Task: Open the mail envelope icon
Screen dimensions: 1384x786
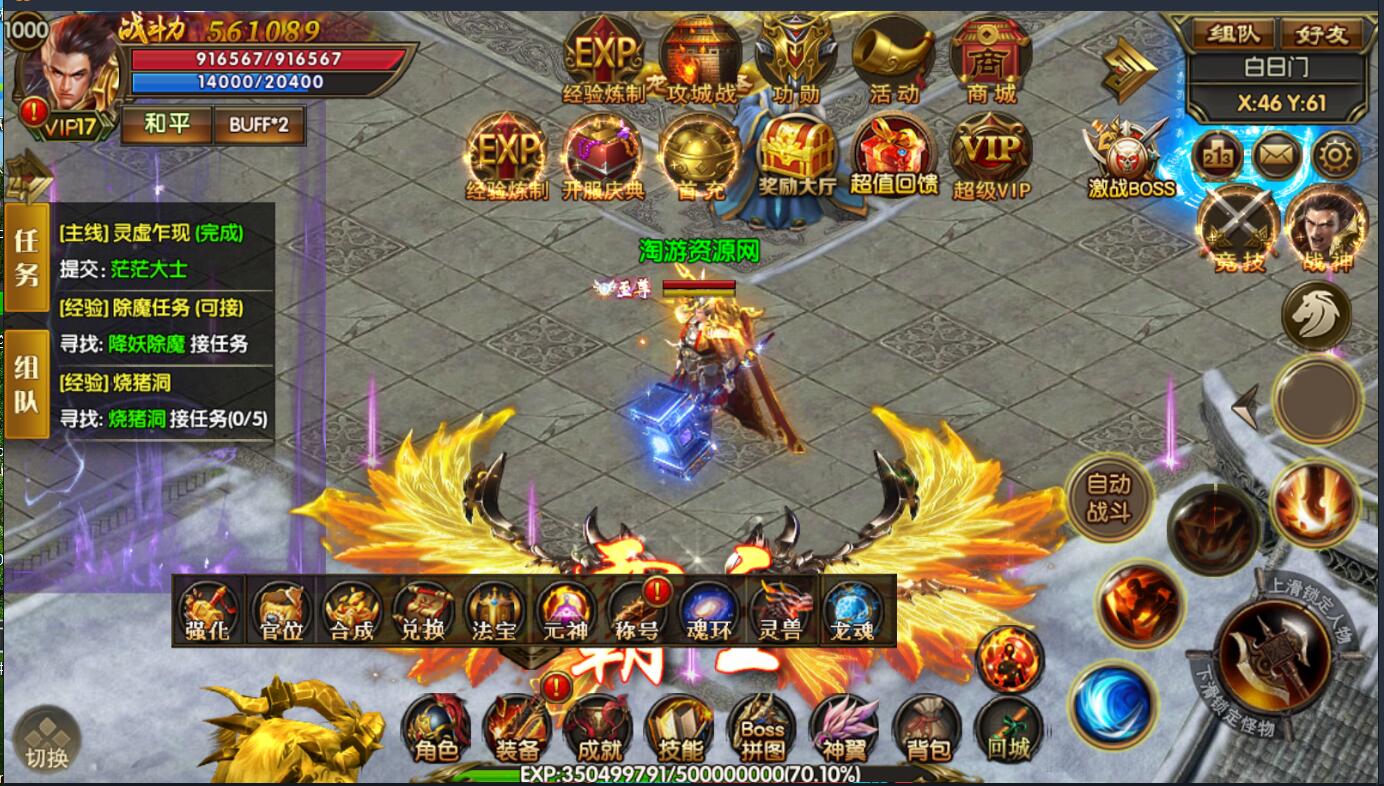Action: [x=1277, y=155]
